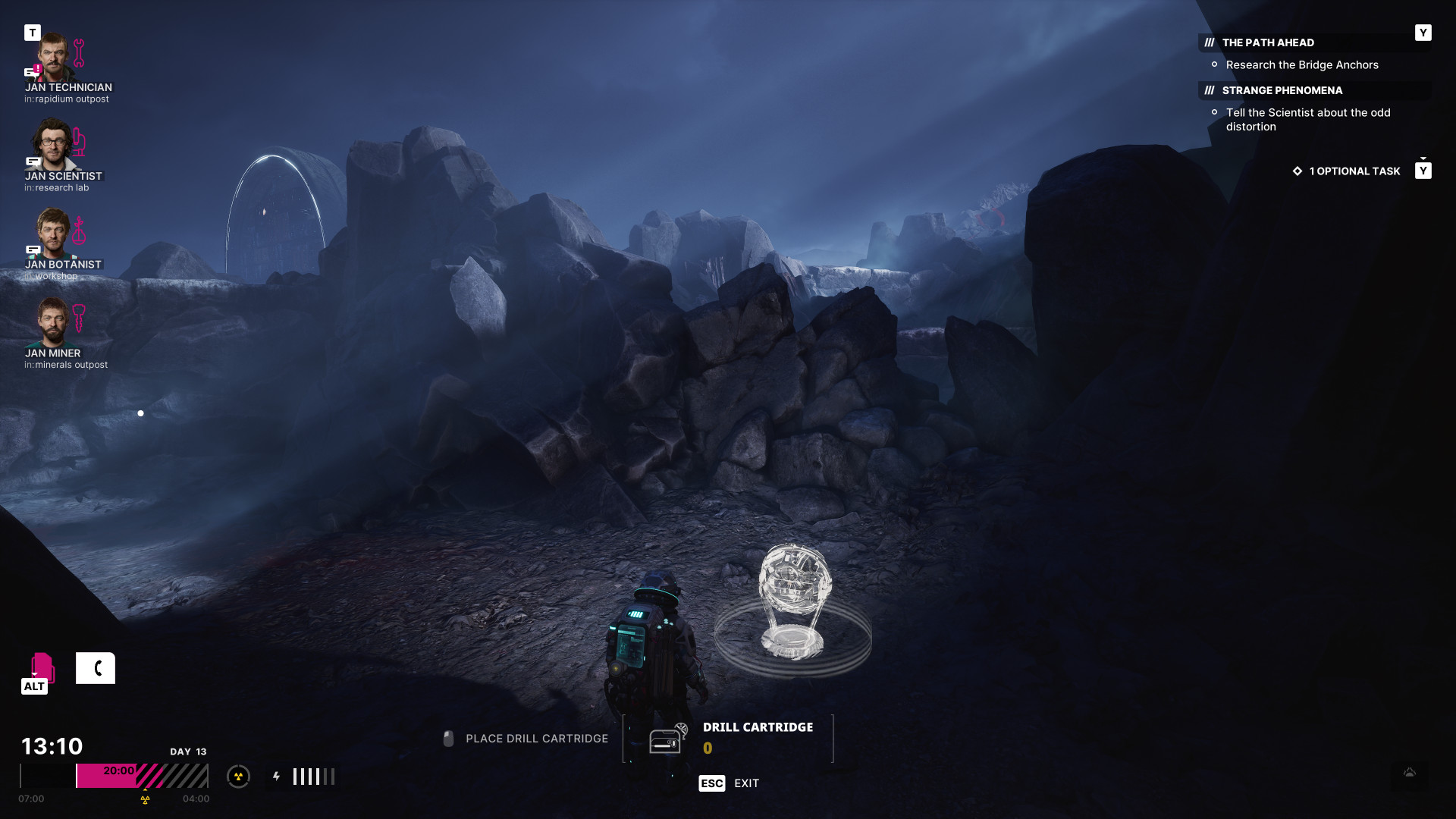1456x819 pixels.
Task: Open The Path Ahead objective
Action: (x=1268, y=42)
